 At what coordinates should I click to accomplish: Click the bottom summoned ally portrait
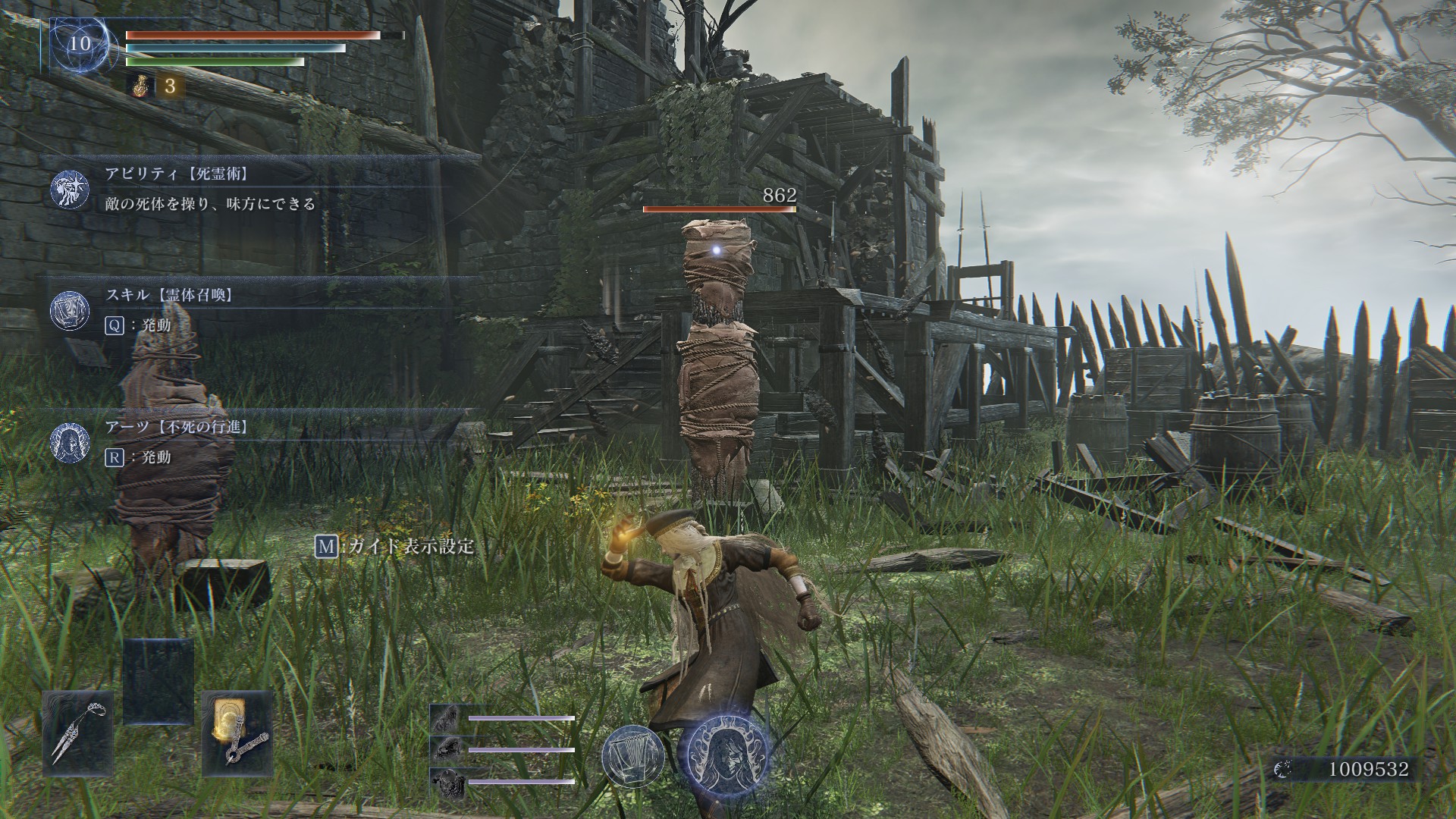(445, 781)
